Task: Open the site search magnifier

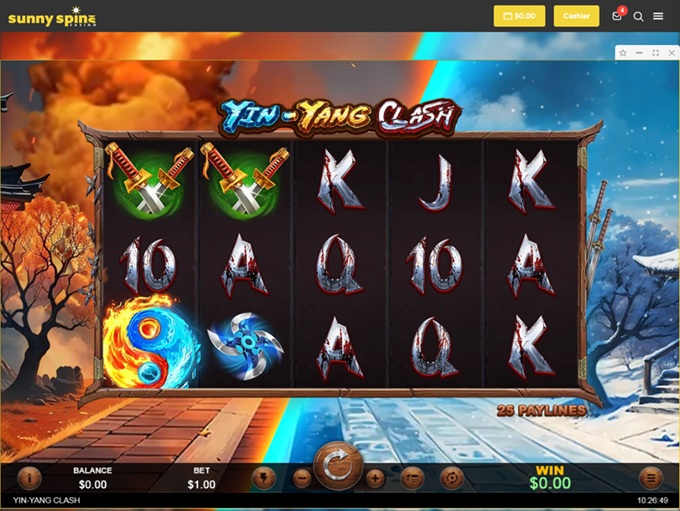Action: coord(638,16)
